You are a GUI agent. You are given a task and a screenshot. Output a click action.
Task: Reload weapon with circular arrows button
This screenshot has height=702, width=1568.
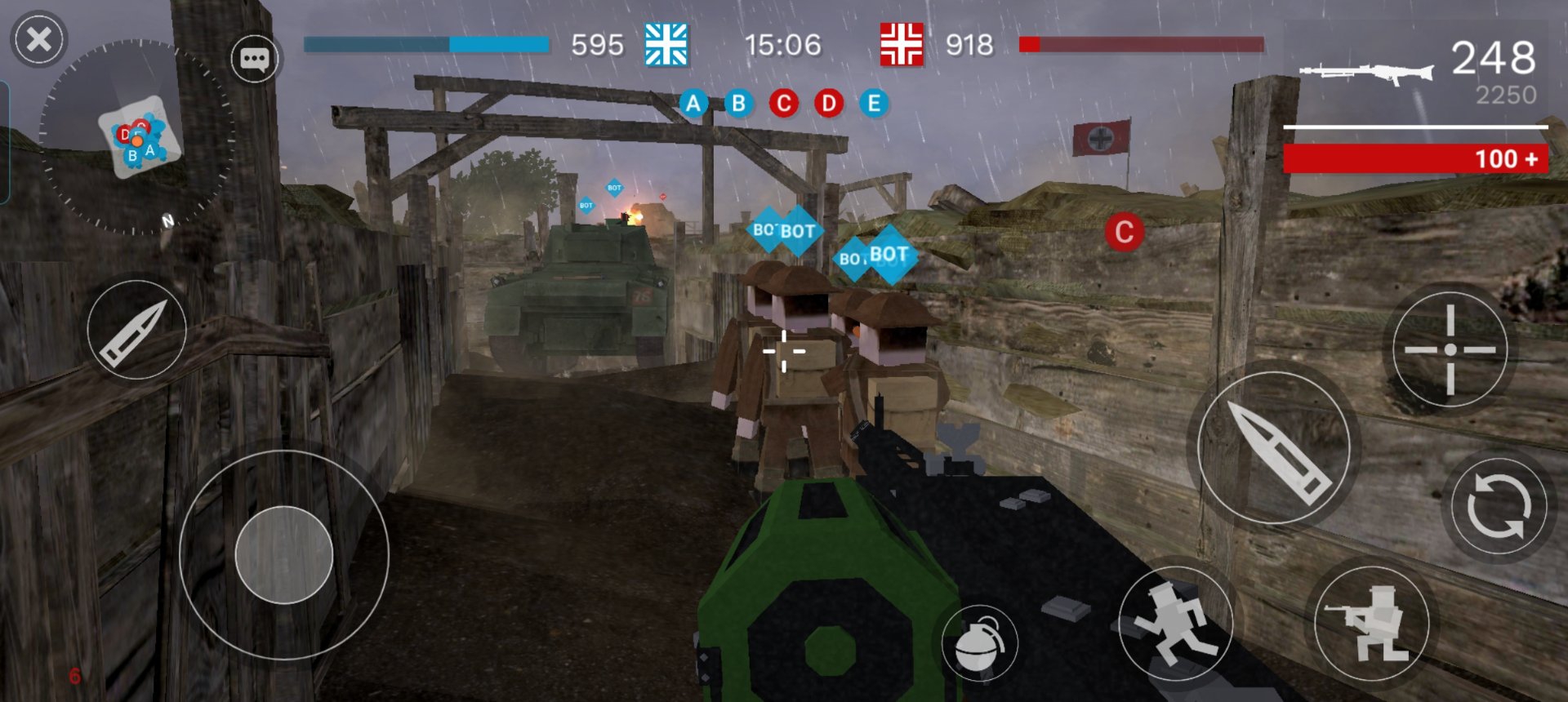pyautogui.click(x=1499, y=506)
